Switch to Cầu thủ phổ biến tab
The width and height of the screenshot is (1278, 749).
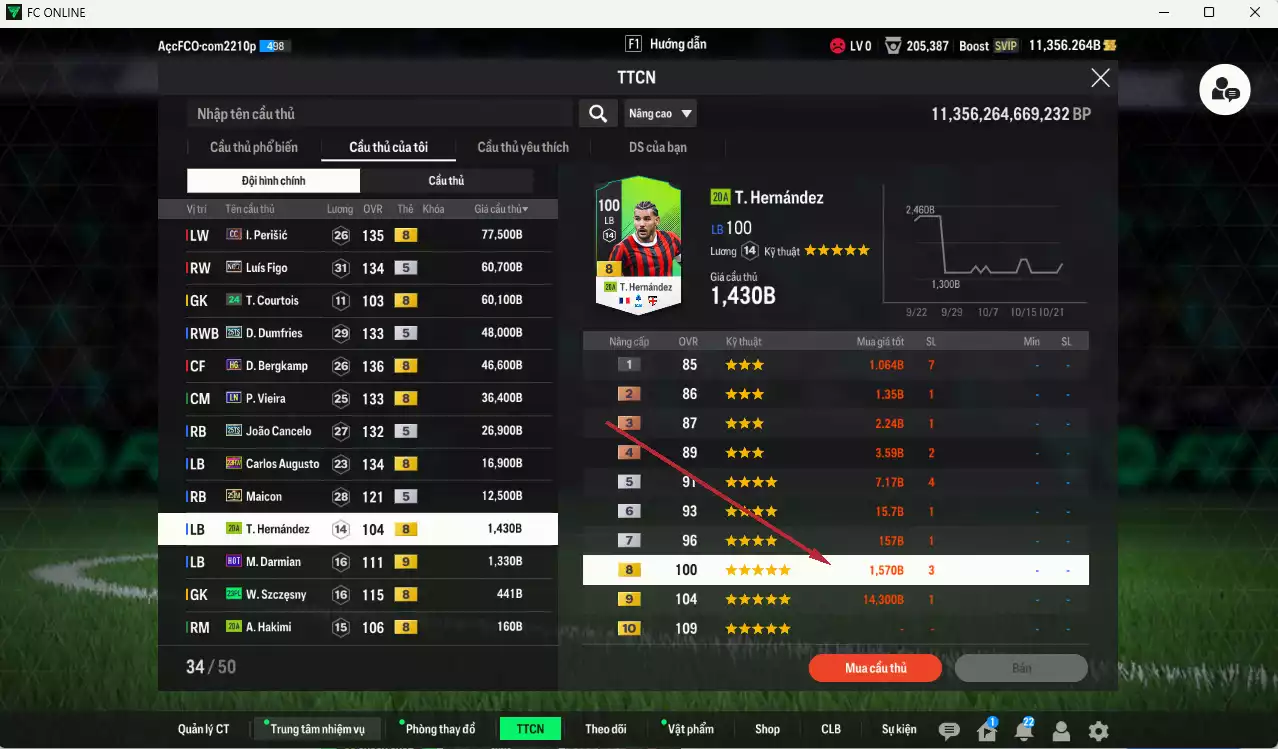point(254,147)
